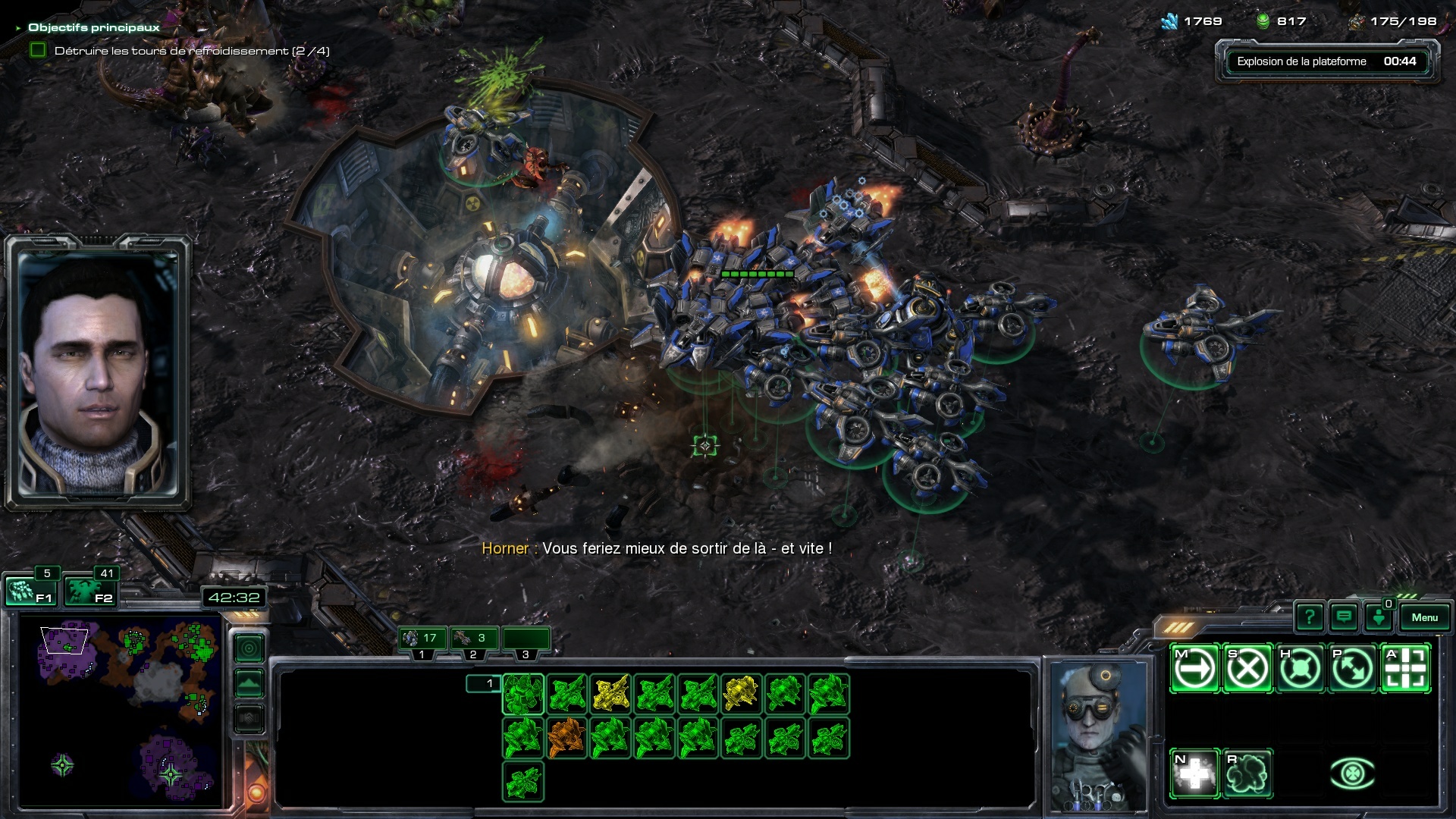Choose the Patrol command

click(x=1353, y=669)
